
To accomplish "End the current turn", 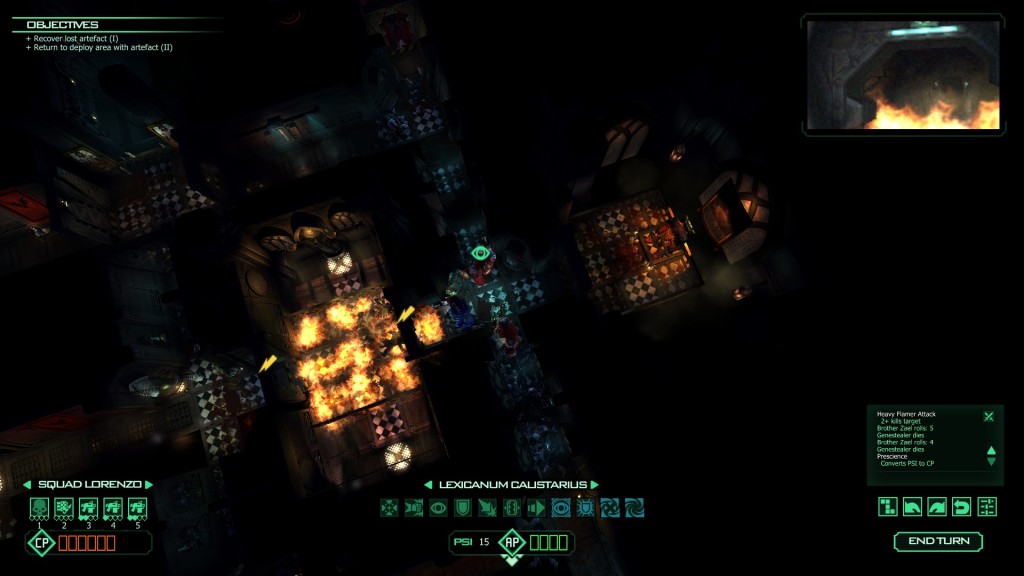I will click(938, 541).
